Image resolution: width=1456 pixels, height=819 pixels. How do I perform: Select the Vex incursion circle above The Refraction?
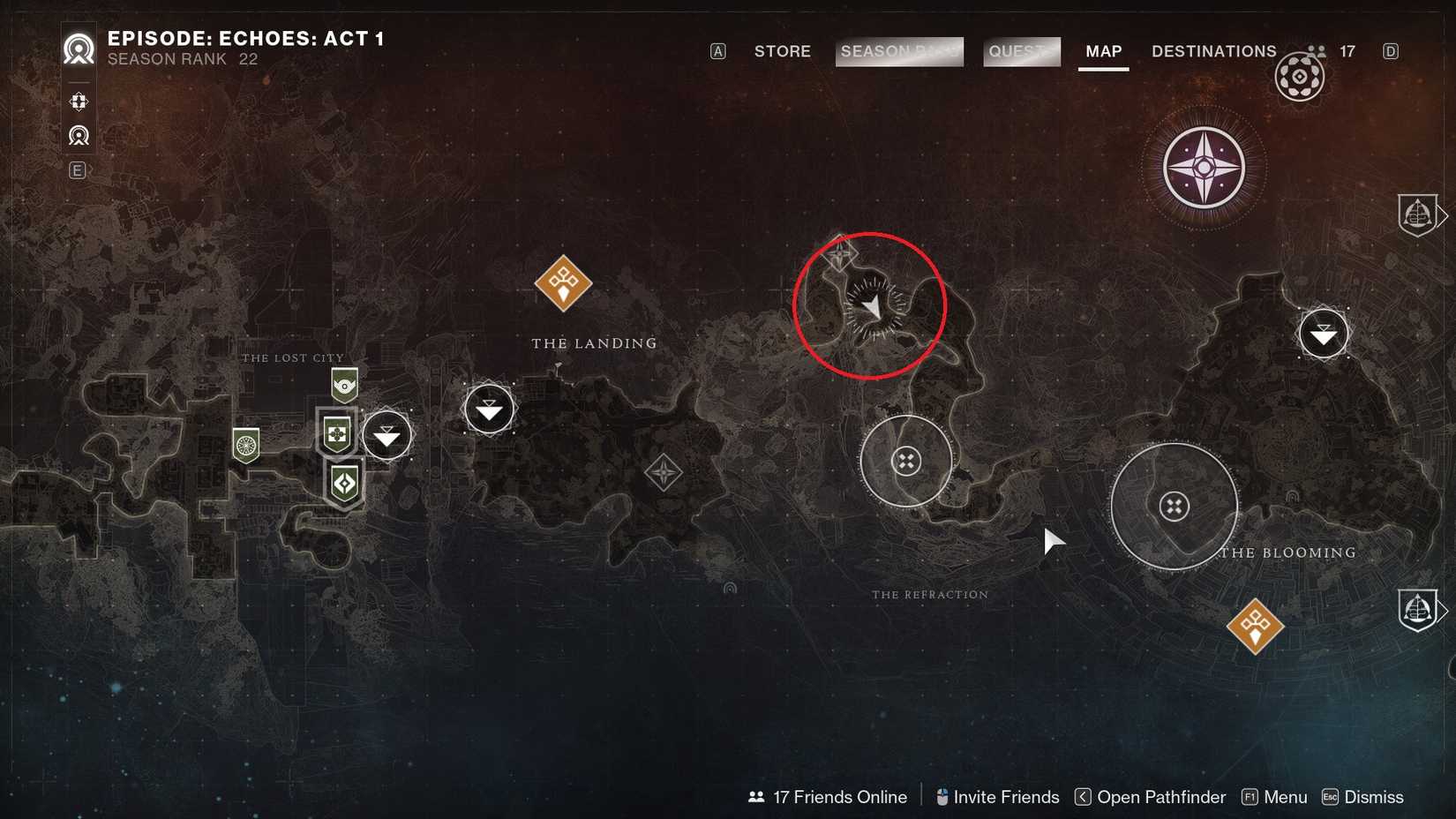click(x=905, y=461)
